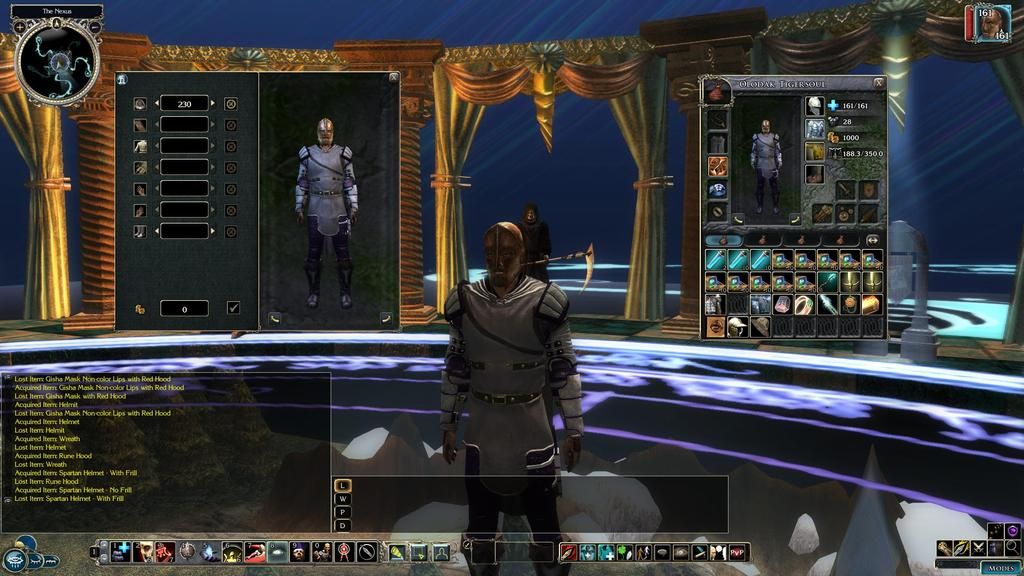Close the Olodak Tigersoul inventory window
The image size is (1024, 576).
point(878,83)
